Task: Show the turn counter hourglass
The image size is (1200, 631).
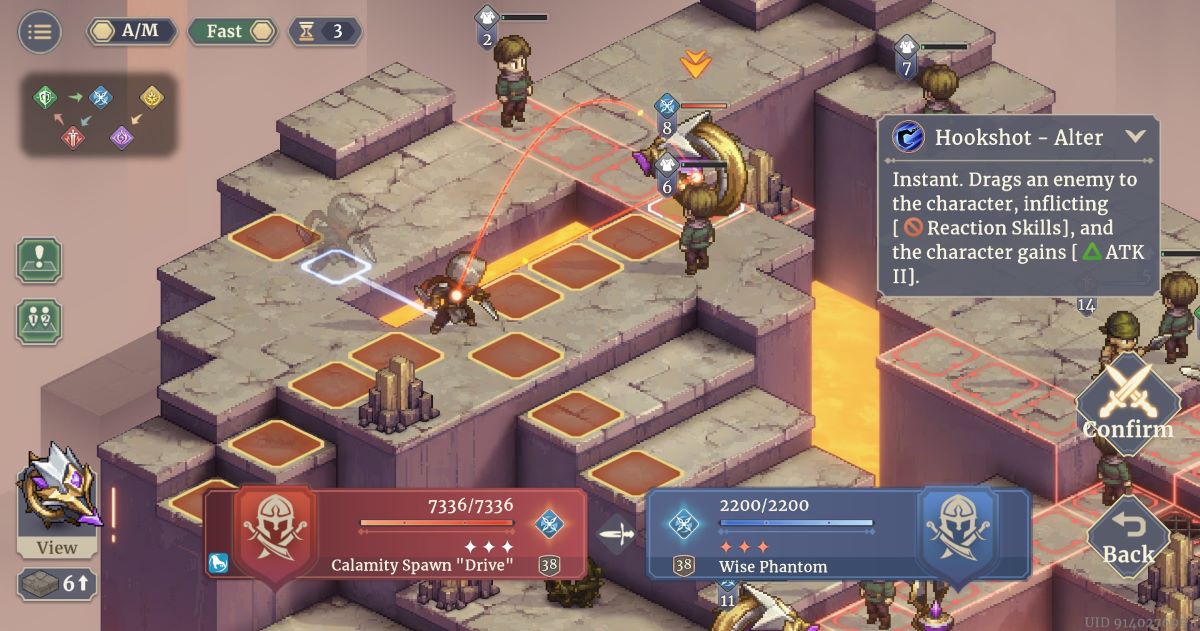Action: 325,31
